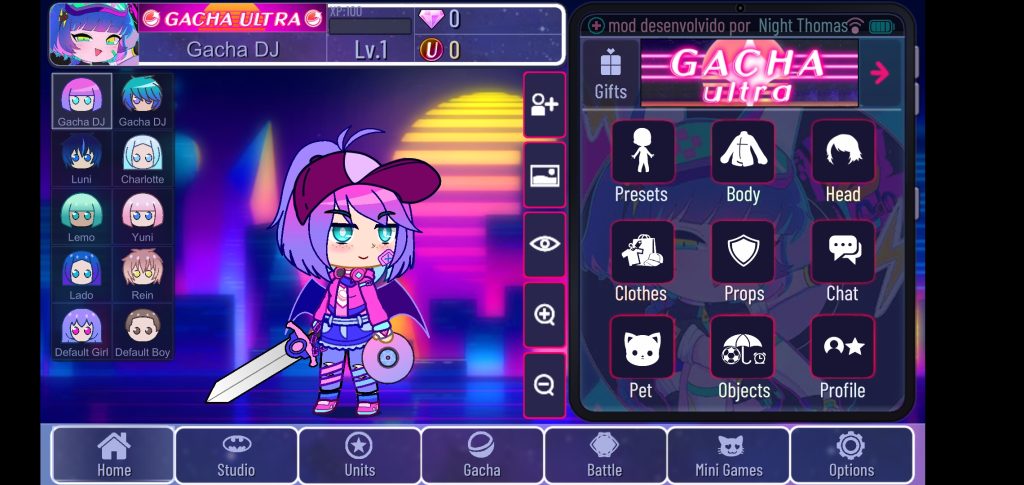
Task: Open Mini Games
Action: (728, 455)
